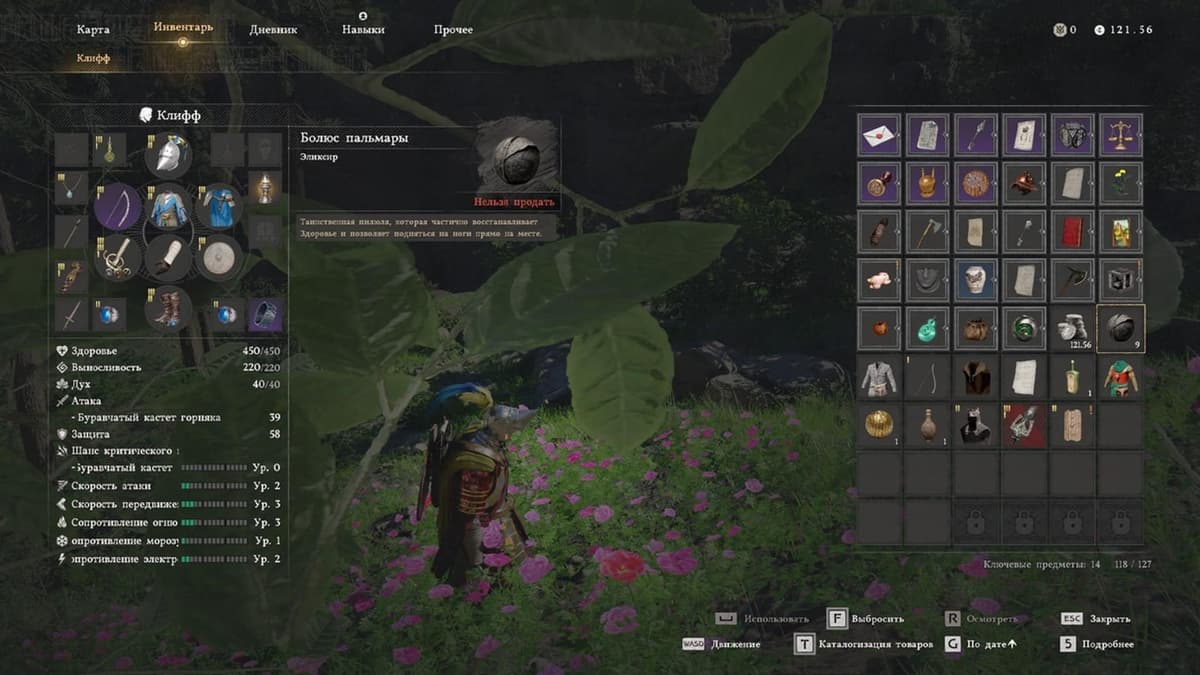Viewport: 1200px width, 675px height.
Task: Select the teal potion flask slot
Action: click(927, 327)
